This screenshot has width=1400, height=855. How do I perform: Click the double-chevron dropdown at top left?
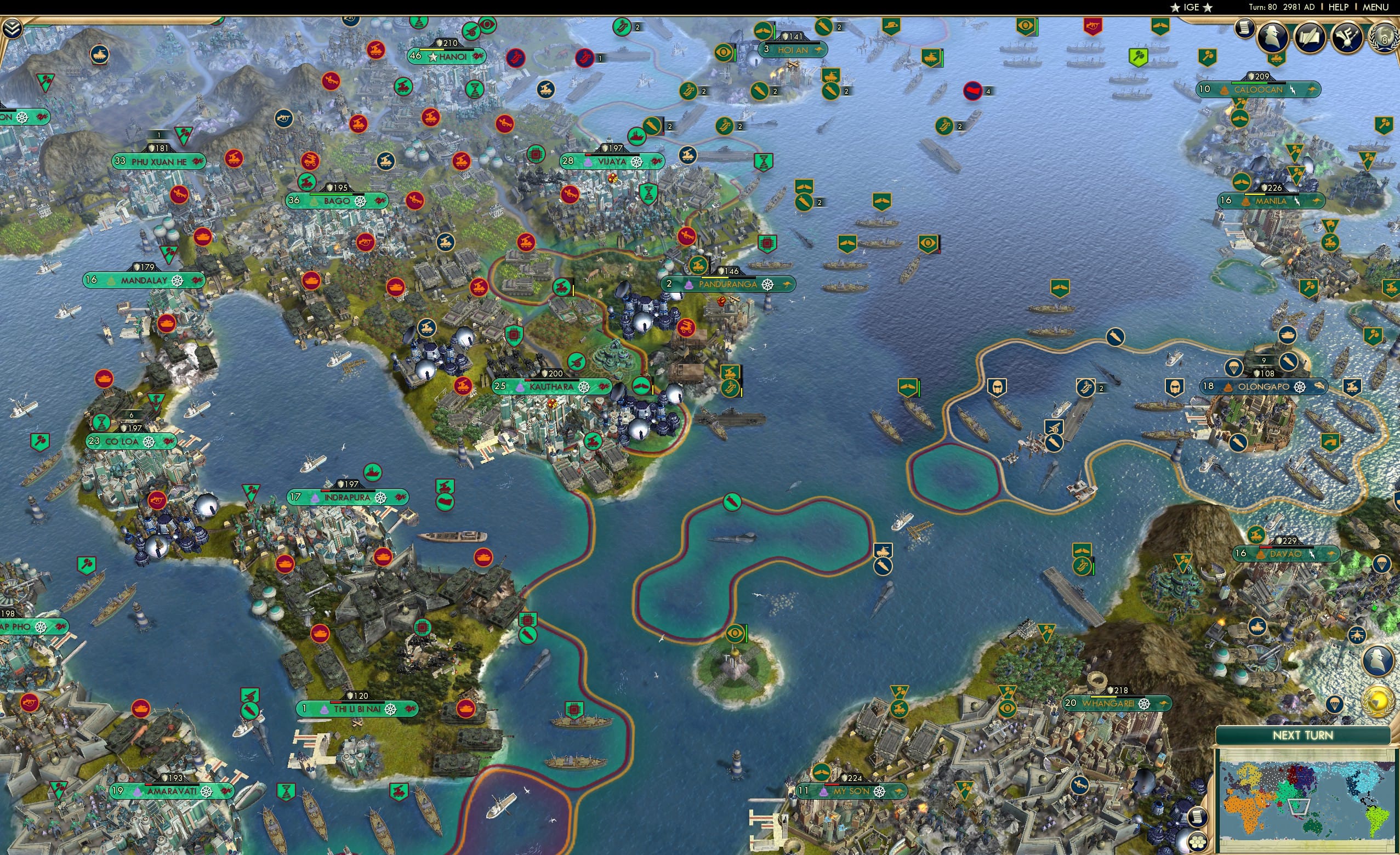(13, 29)
